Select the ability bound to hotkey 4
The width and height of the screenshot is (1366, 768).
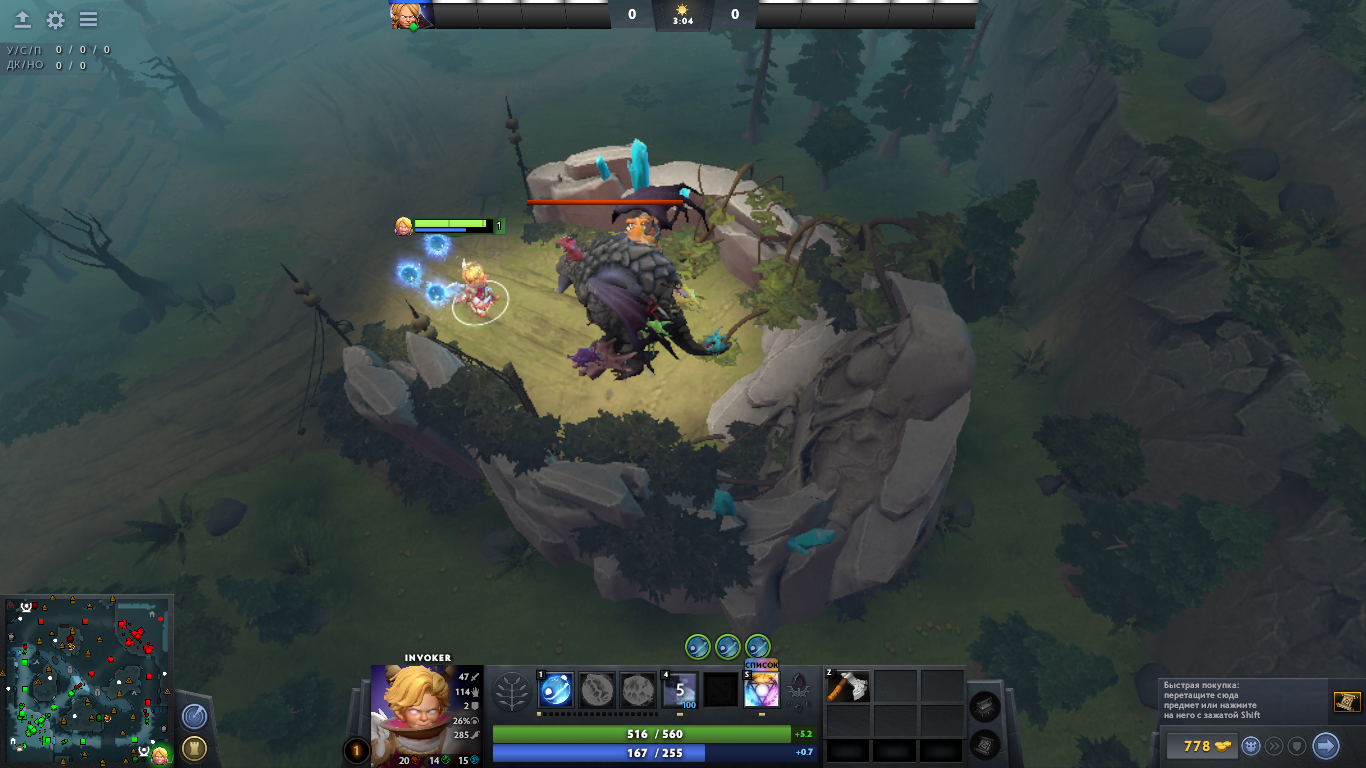tap(678, 690)
